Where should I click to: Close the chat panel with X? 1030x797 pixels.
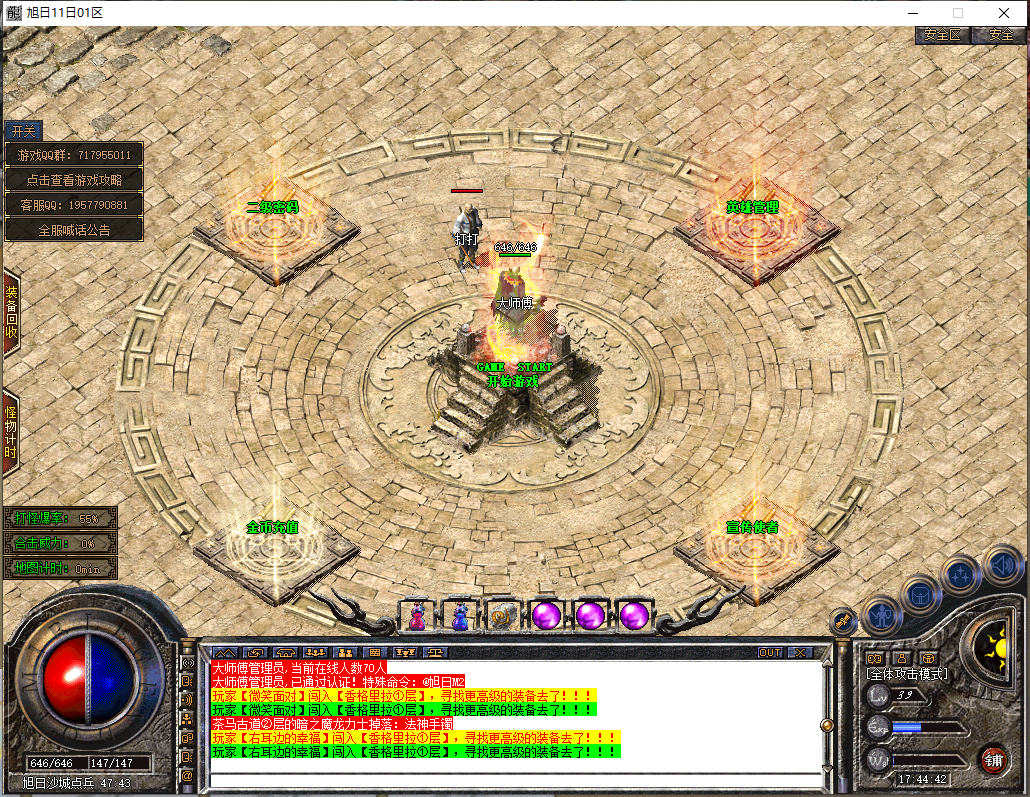(799, 652)
